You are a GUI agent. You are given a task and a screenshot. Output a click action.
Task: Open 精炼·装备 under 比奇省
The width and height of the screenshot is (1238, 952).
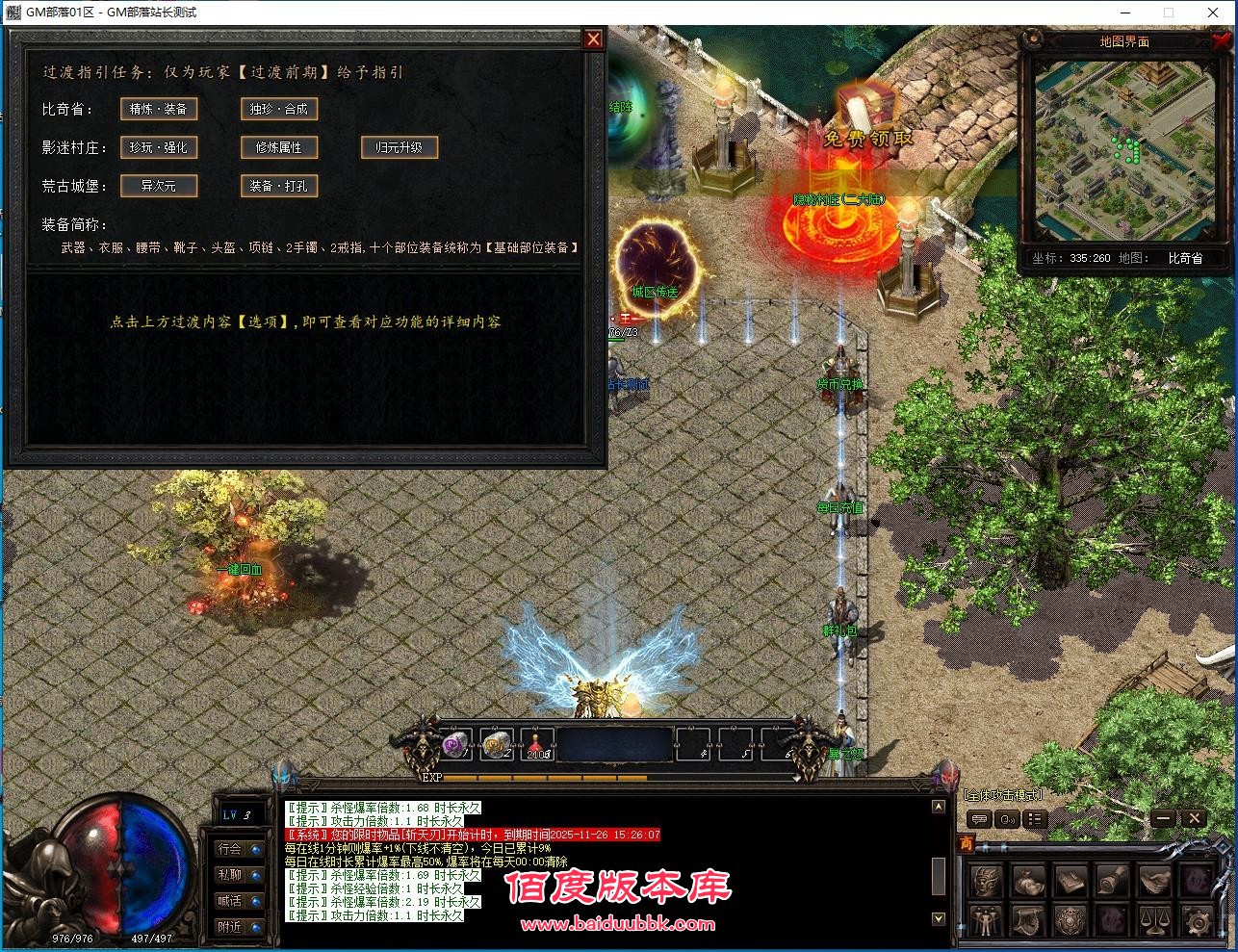(x=158, y=109)
